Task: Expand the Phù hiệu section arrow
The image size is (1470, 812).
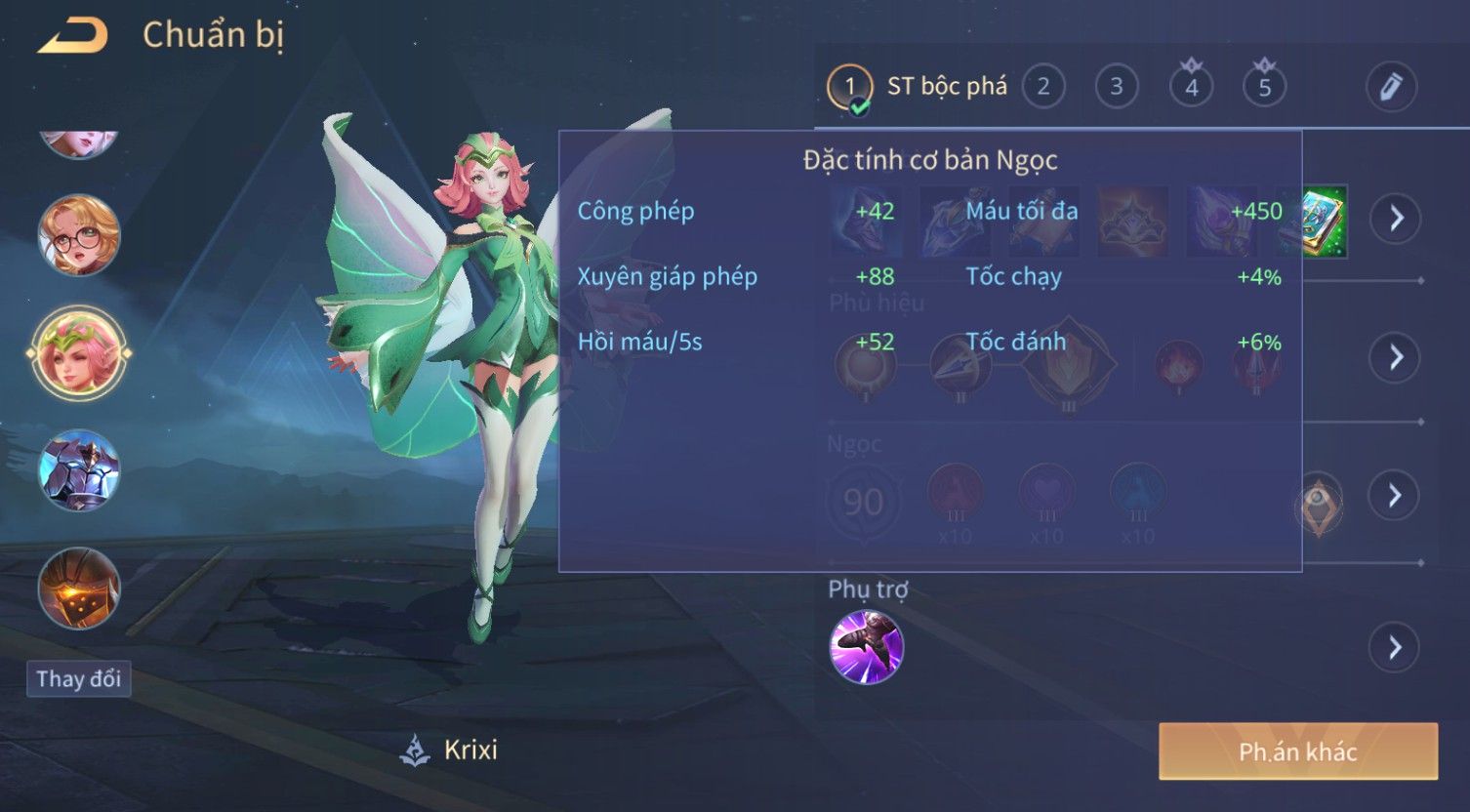Action: (x=1395, y=357)
